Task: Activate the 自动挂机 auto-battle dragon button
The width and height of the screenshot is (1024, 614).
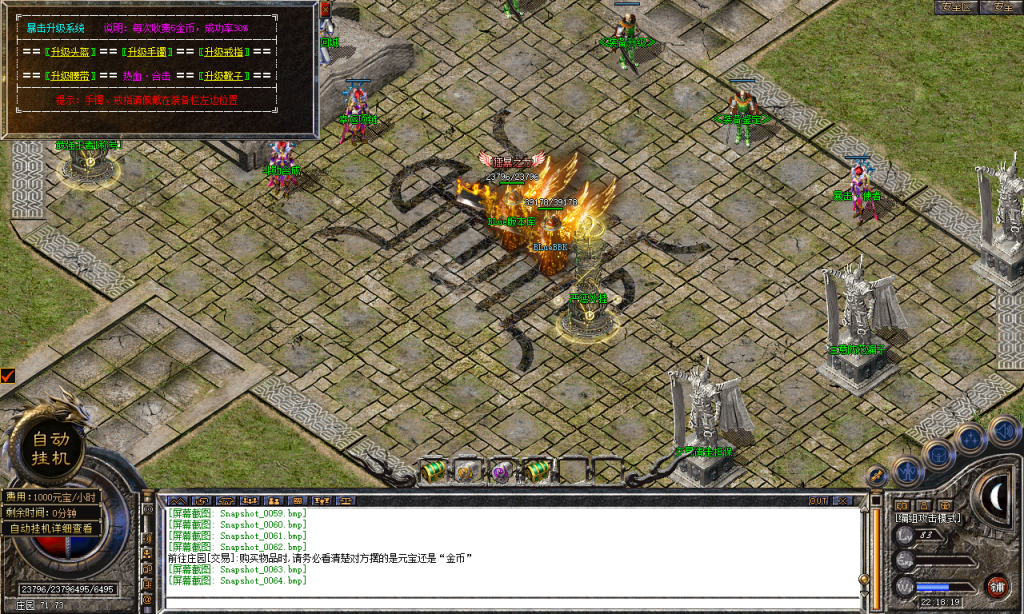Action: (x=51, y=446)
